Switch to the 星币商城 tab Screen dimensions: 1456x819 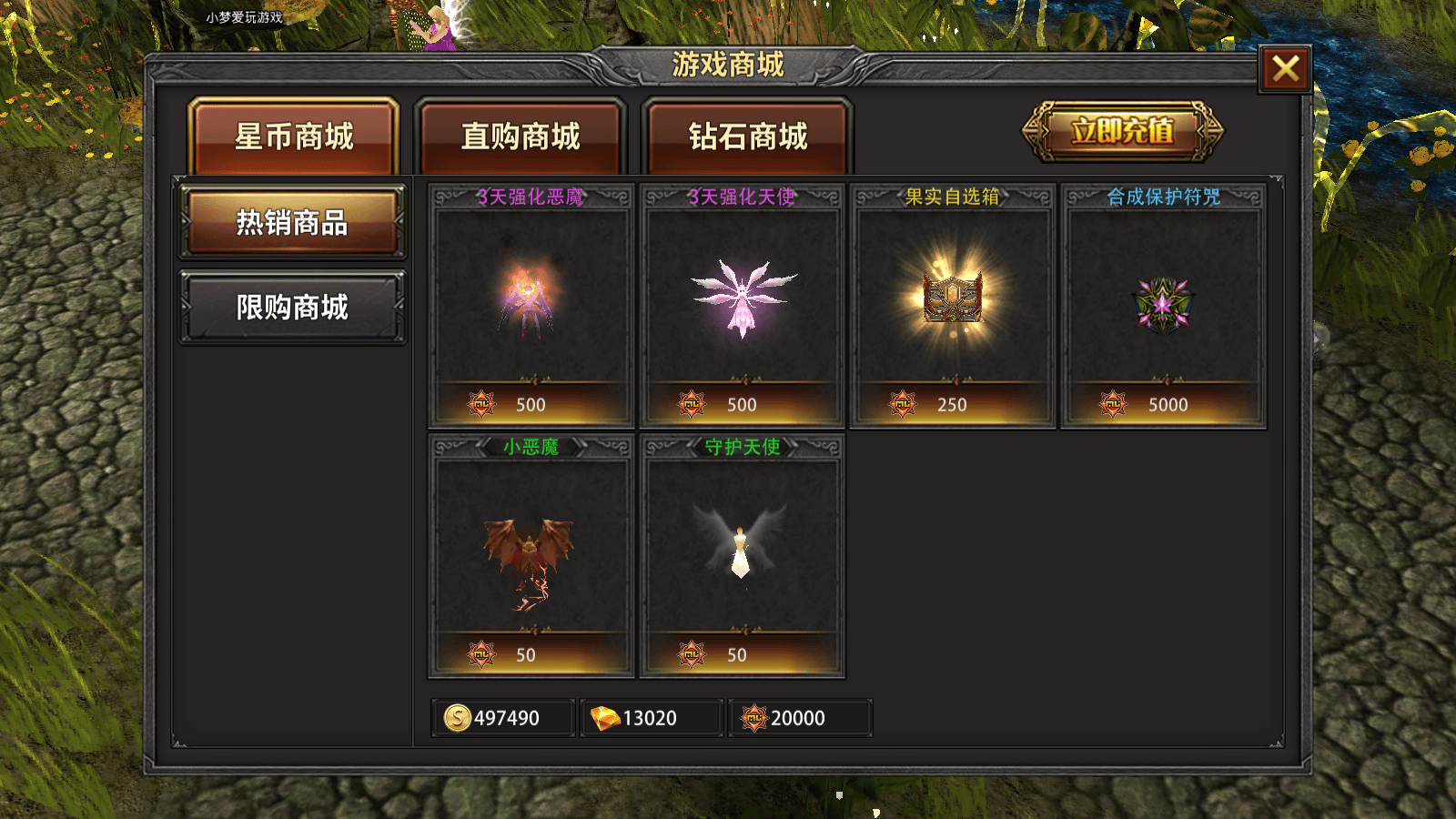tap(294, 136)
